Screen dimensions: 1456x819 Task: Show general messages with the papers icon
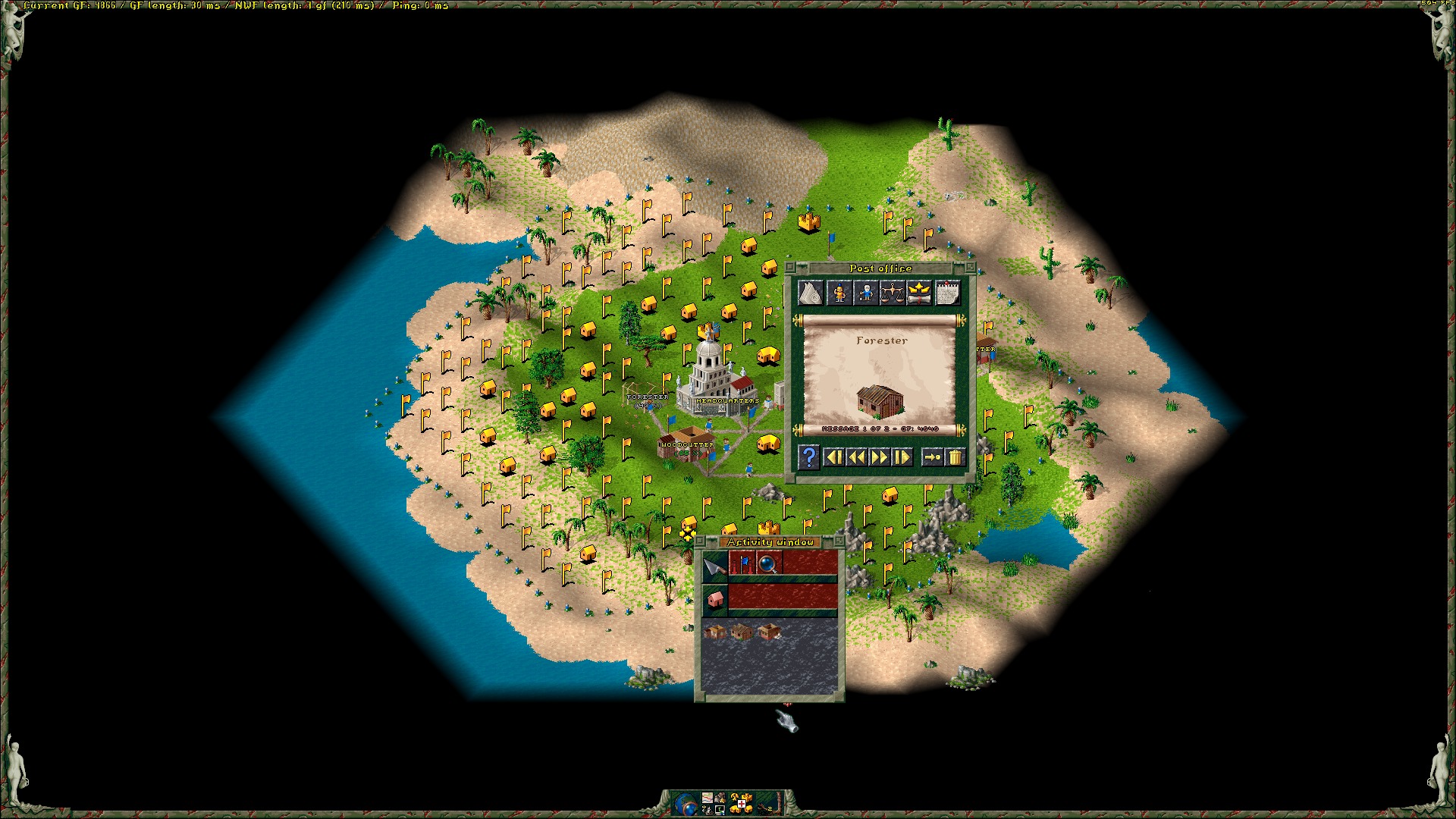coord(811,293)
